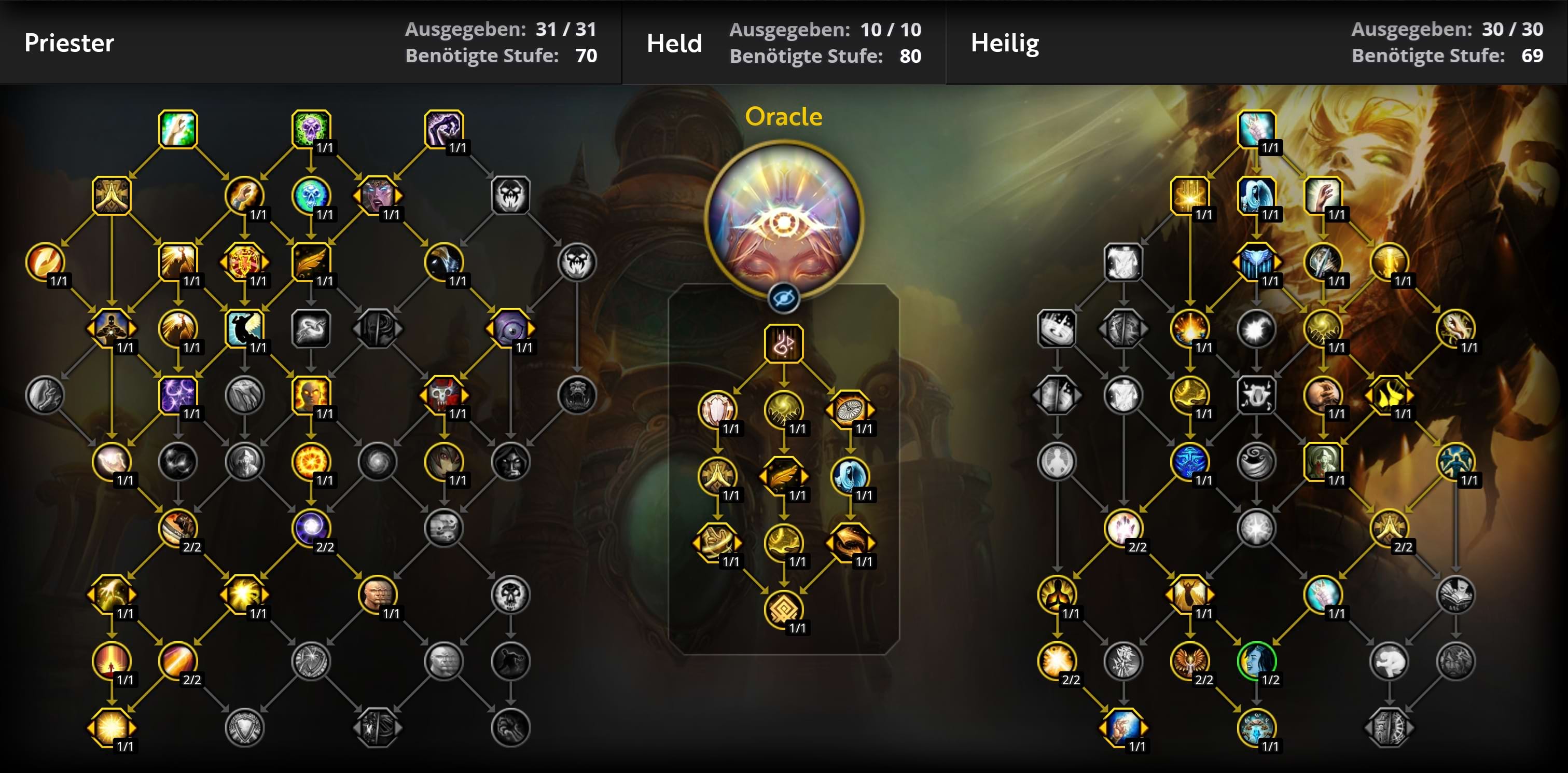Add a point to the green-ringed 1/2 talent
This screenshot has height=773, width=1568.
[1256, 660]
